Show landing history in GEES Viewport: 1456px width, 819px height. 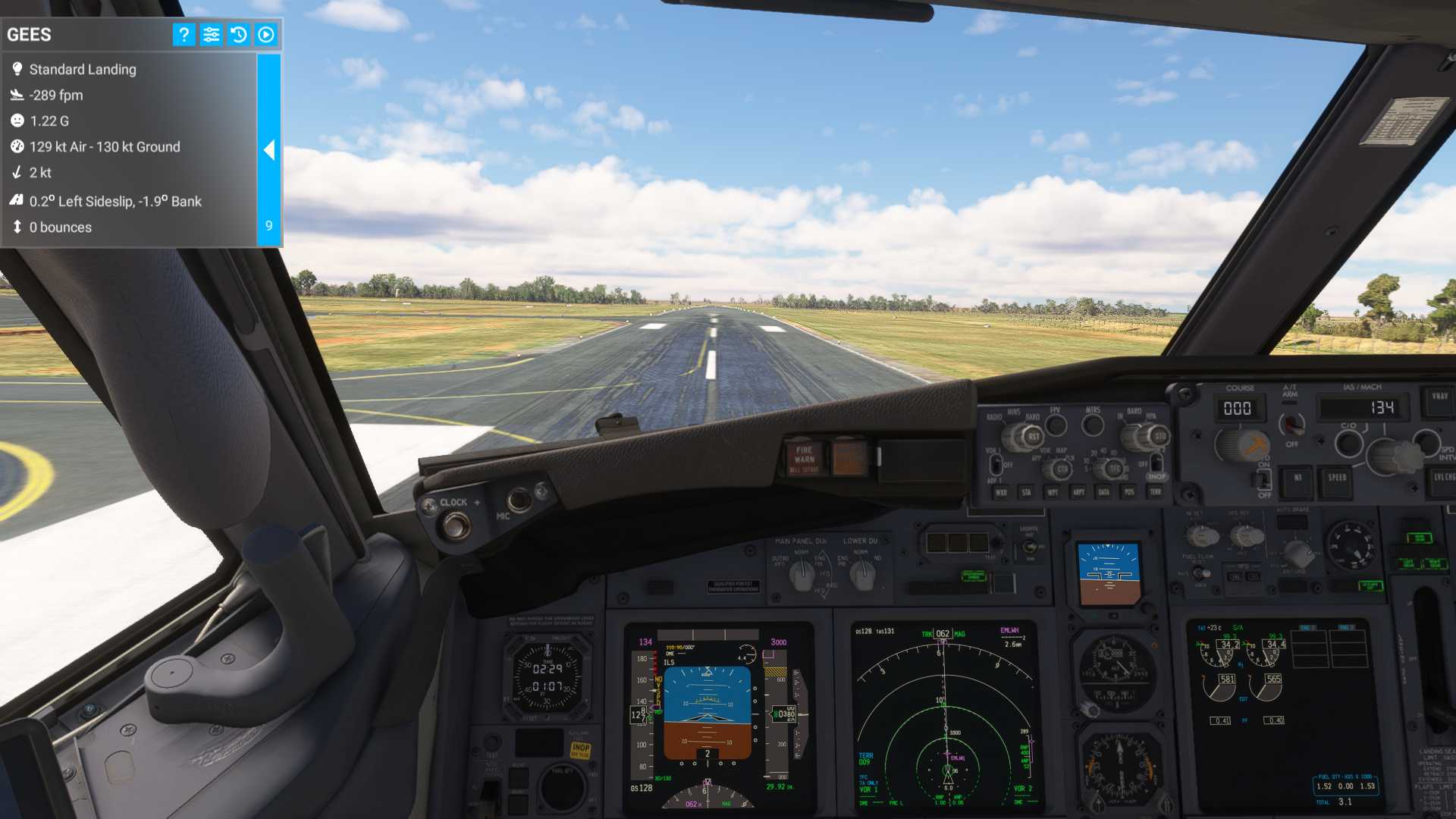[x=238, y=35]
